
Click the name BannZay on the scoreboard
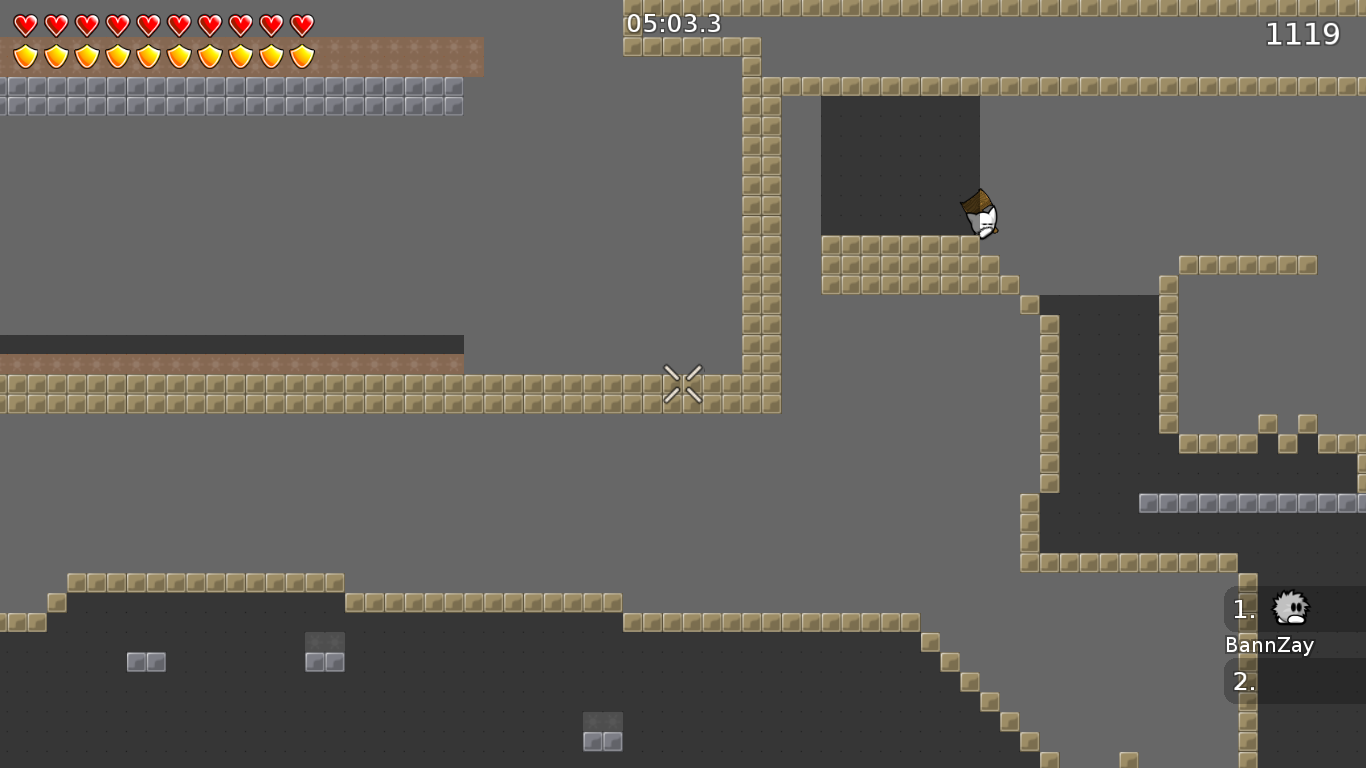click(1270, 645)
